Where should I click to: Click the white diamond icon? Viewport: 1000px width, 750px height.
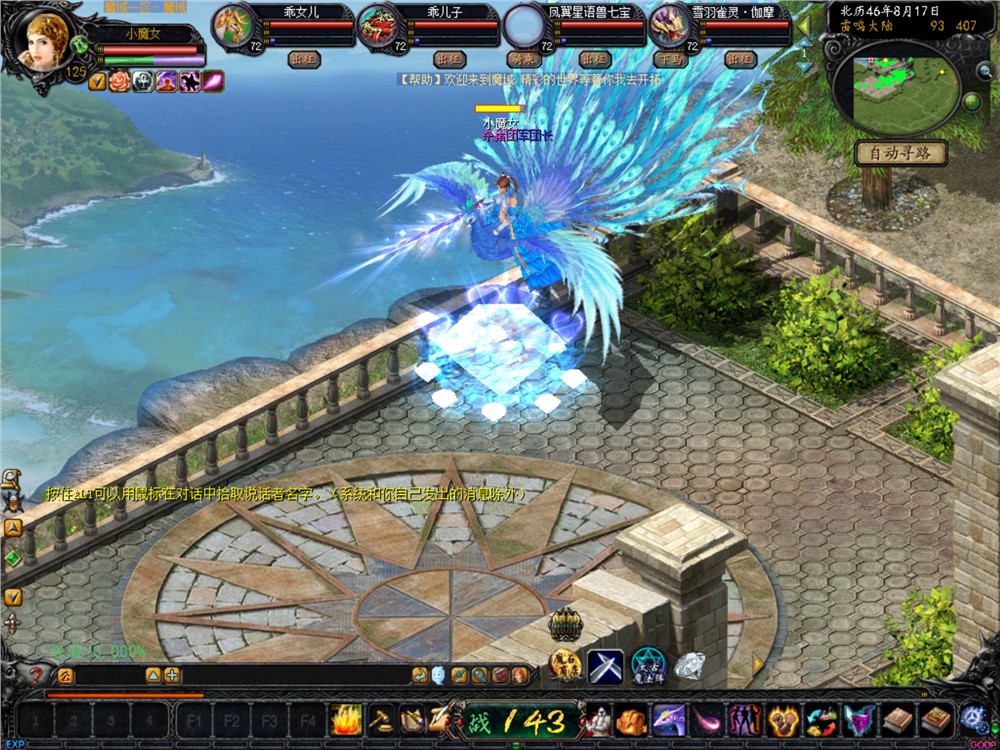(688, 665)
